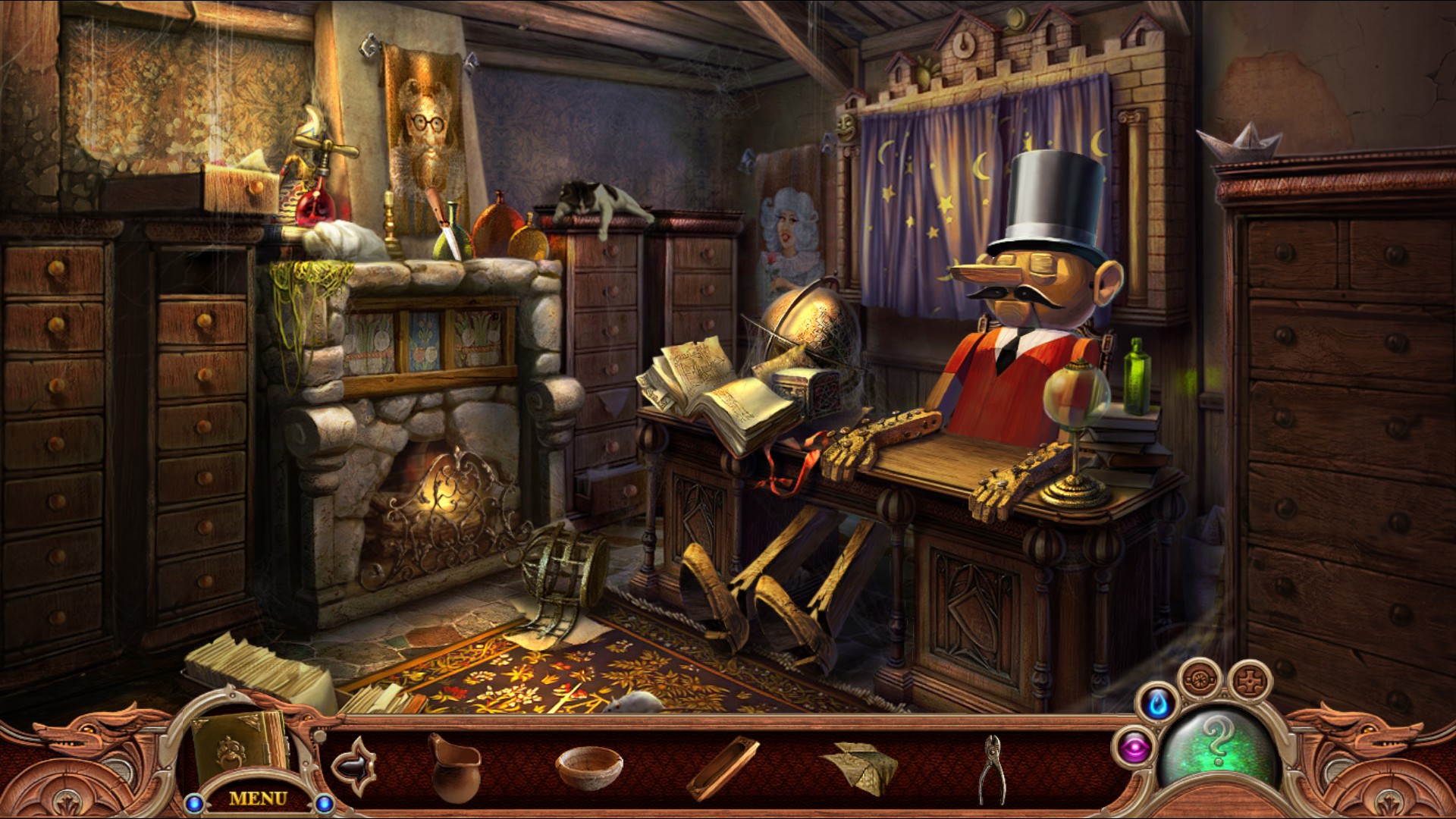The width and height of the screenshot is (1456, 819).
Task: Open the Menu
Action: [x=259, y=797]
